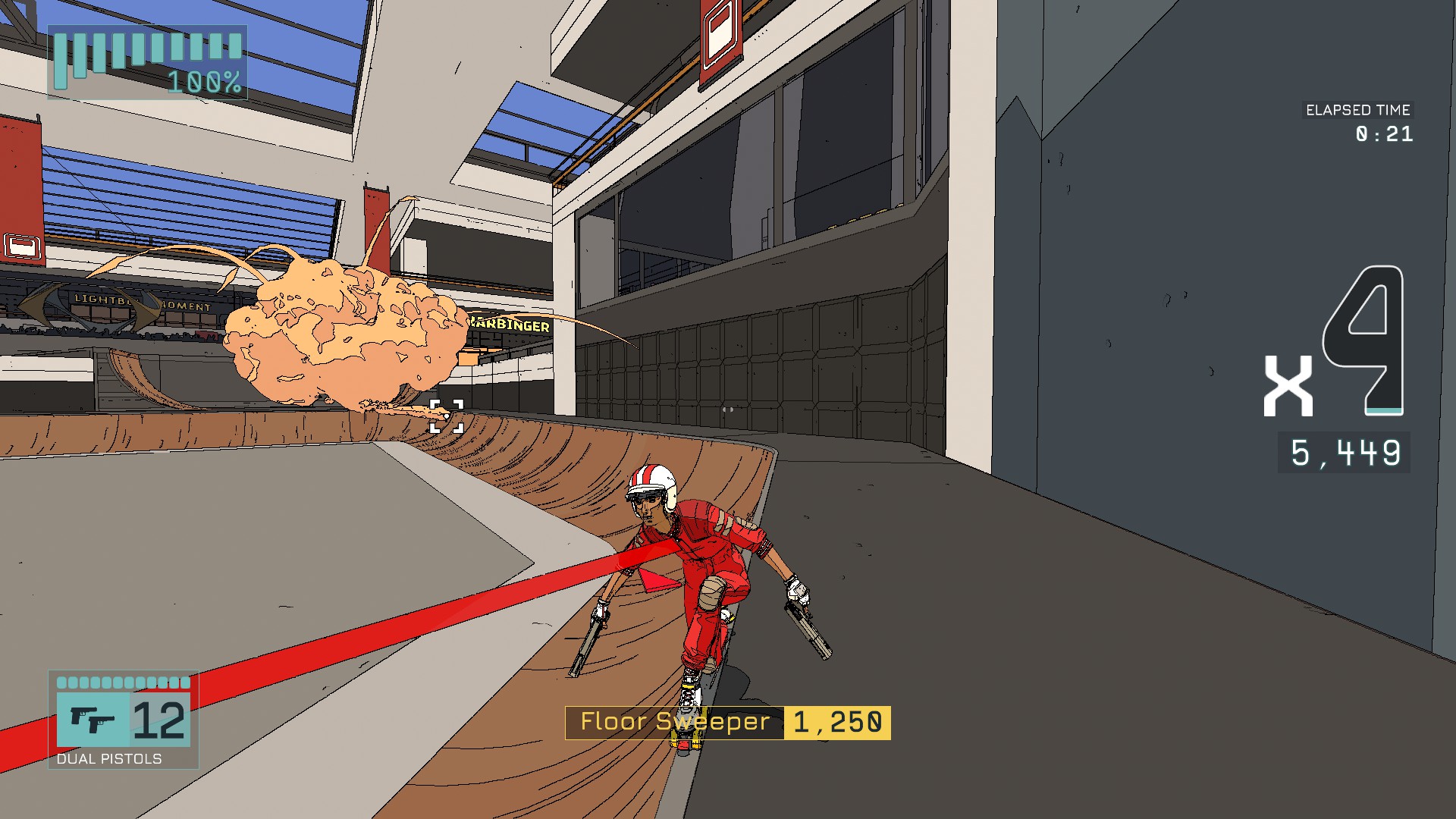Select the Dual Pistols weapon icon

point(92,720)
